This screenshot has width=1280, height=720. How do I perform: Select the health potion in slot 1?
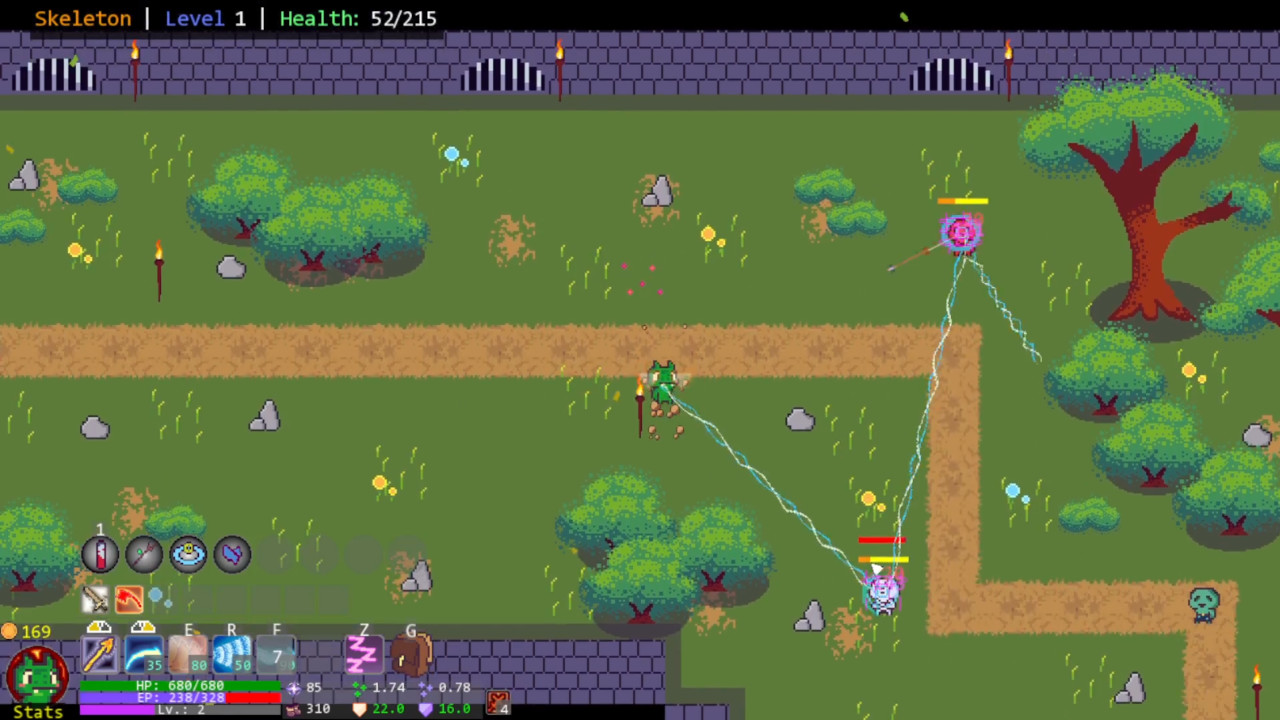tap(99, 554)
